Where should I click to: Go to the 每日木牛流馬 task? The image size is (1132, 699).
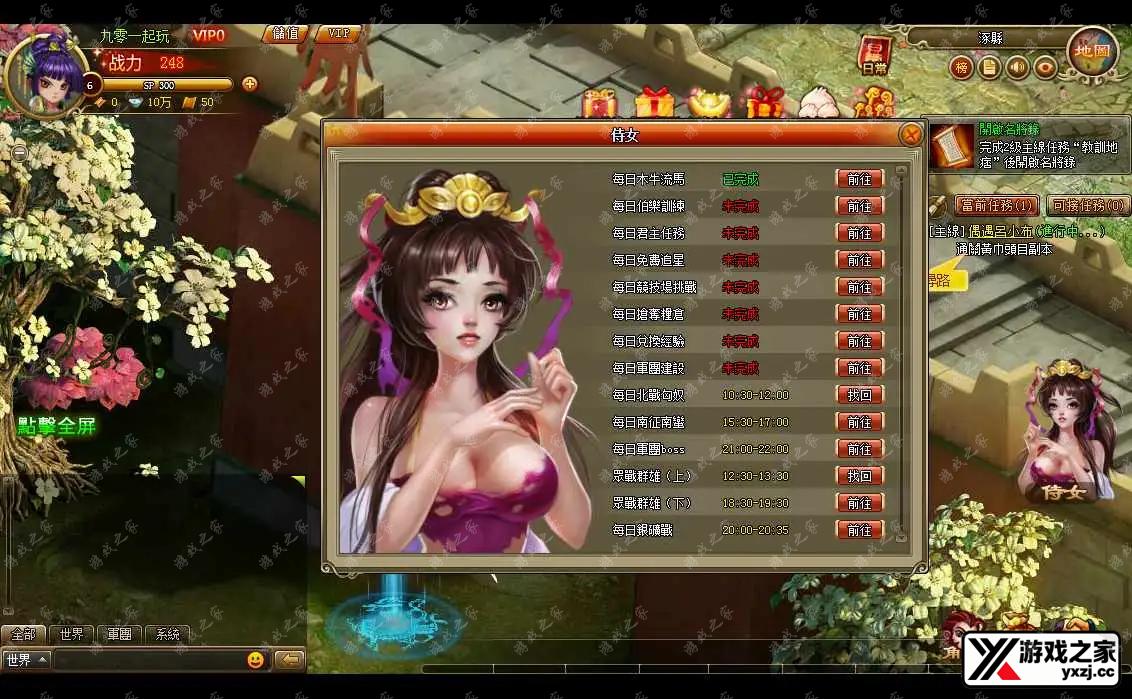(x=859, y=179)
